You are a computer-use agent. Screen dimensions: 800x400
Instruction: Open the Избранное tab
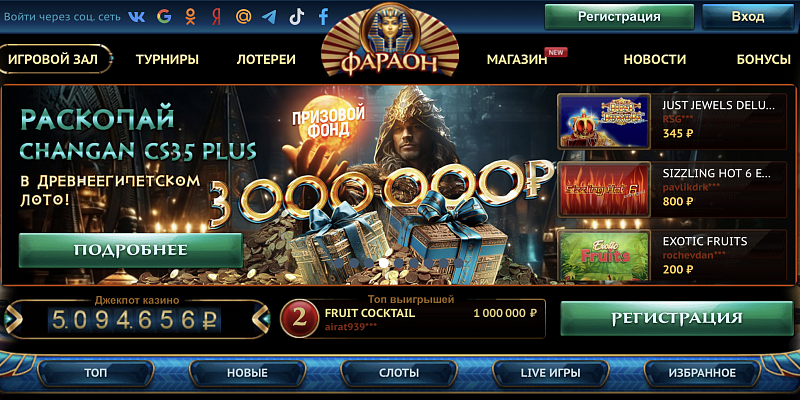(703, 373)
